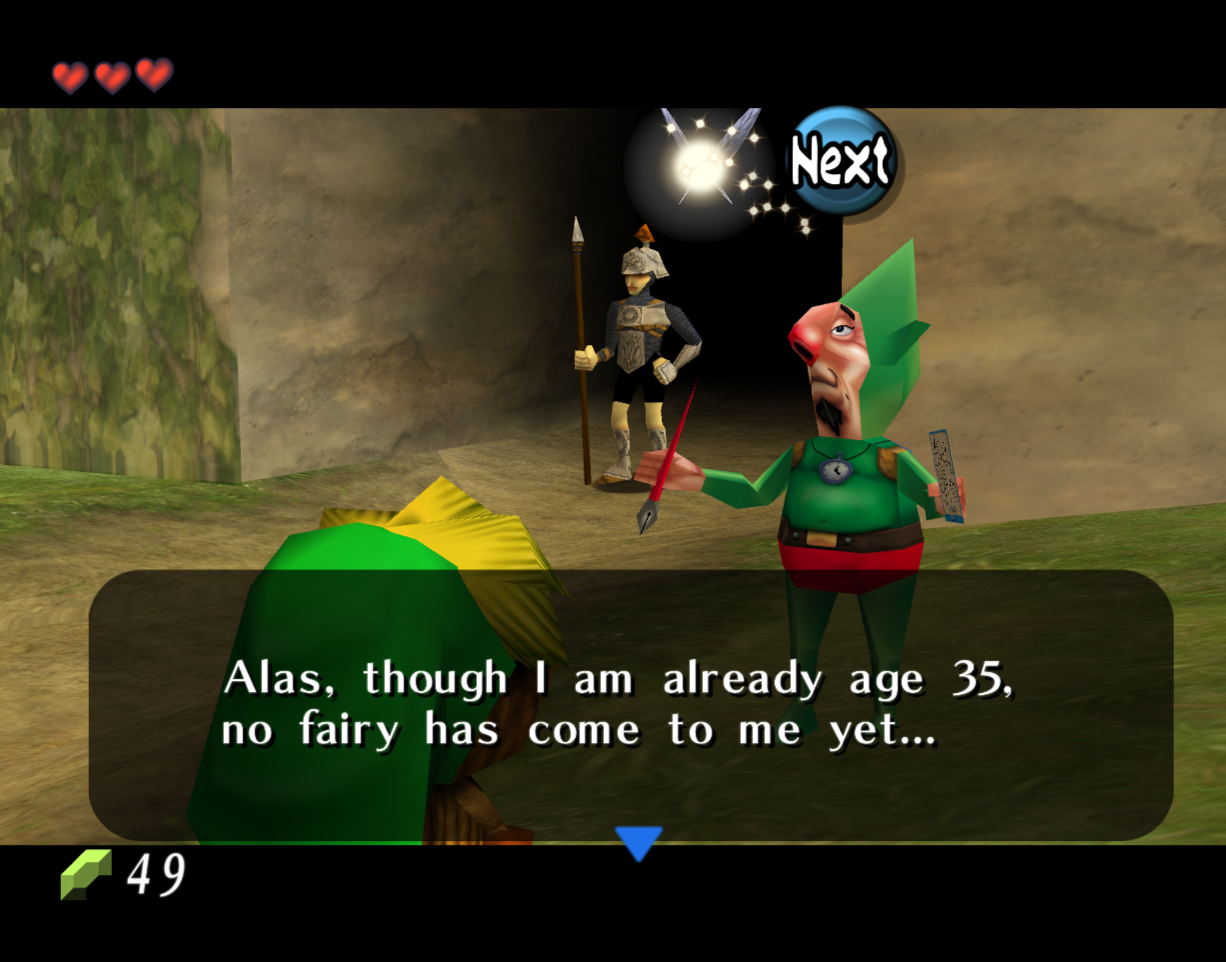Click the blue Next action button
Image resolution: width=1226 pixels, height=962 pixels.
click(840, 161)
